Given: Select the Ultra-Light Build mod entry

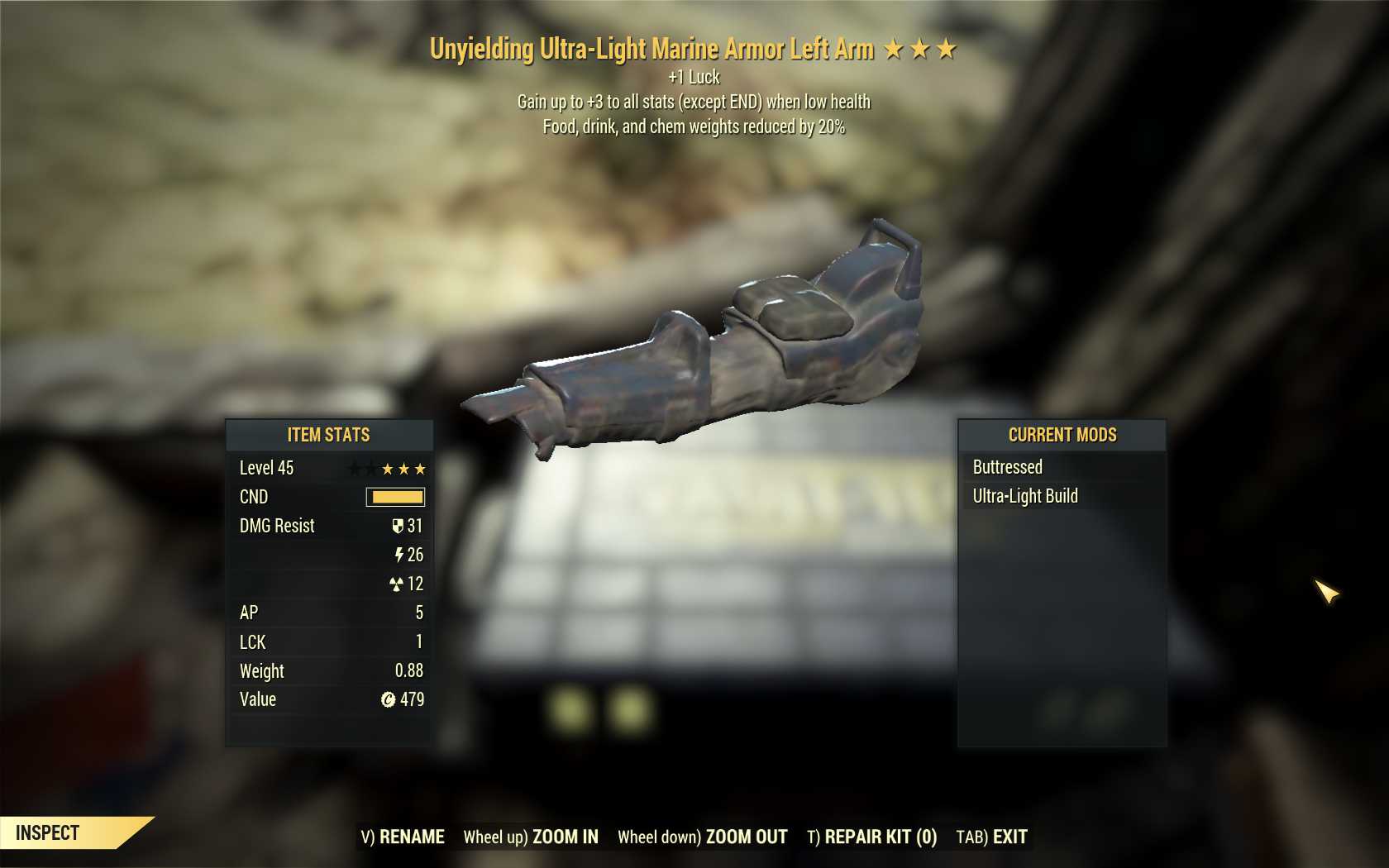Looking at the screenshot, I should coord(1025,496).
